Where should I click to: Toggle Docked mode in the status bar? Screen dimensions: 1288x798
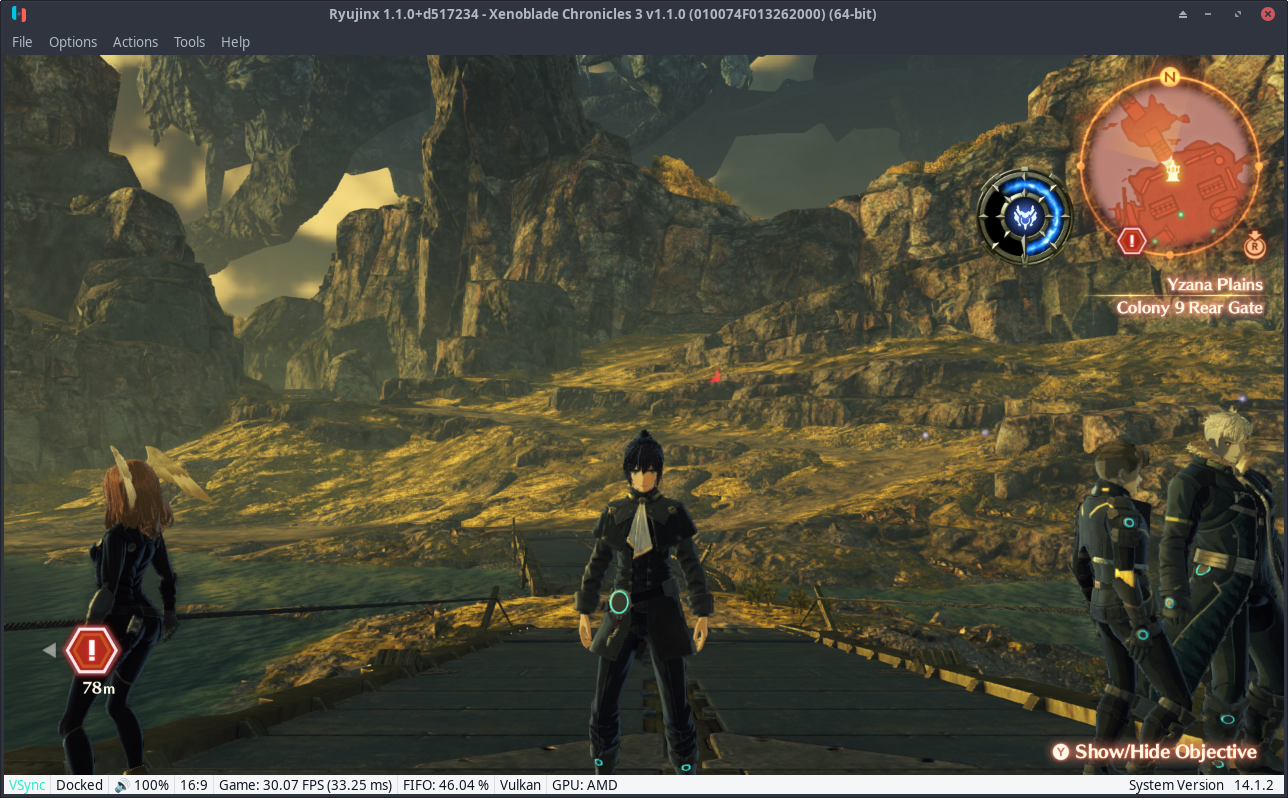pyautogui.click(x=79, y=785)
